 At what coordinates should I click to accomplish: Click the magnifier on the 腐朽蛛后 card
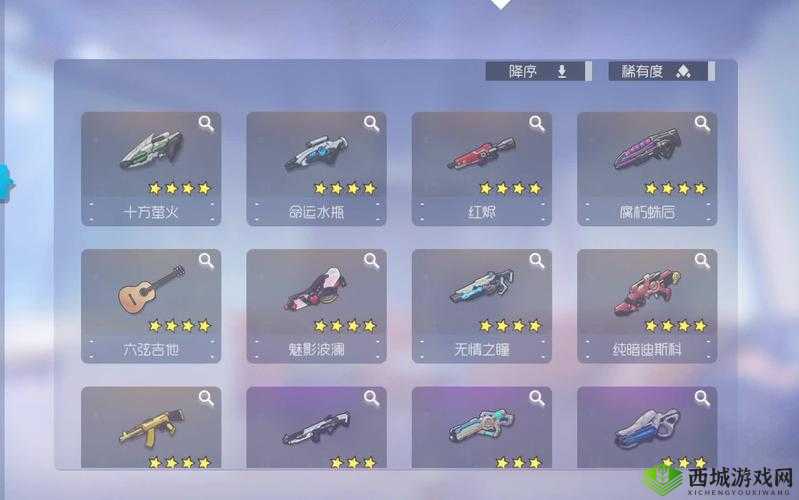coord(702,124)
